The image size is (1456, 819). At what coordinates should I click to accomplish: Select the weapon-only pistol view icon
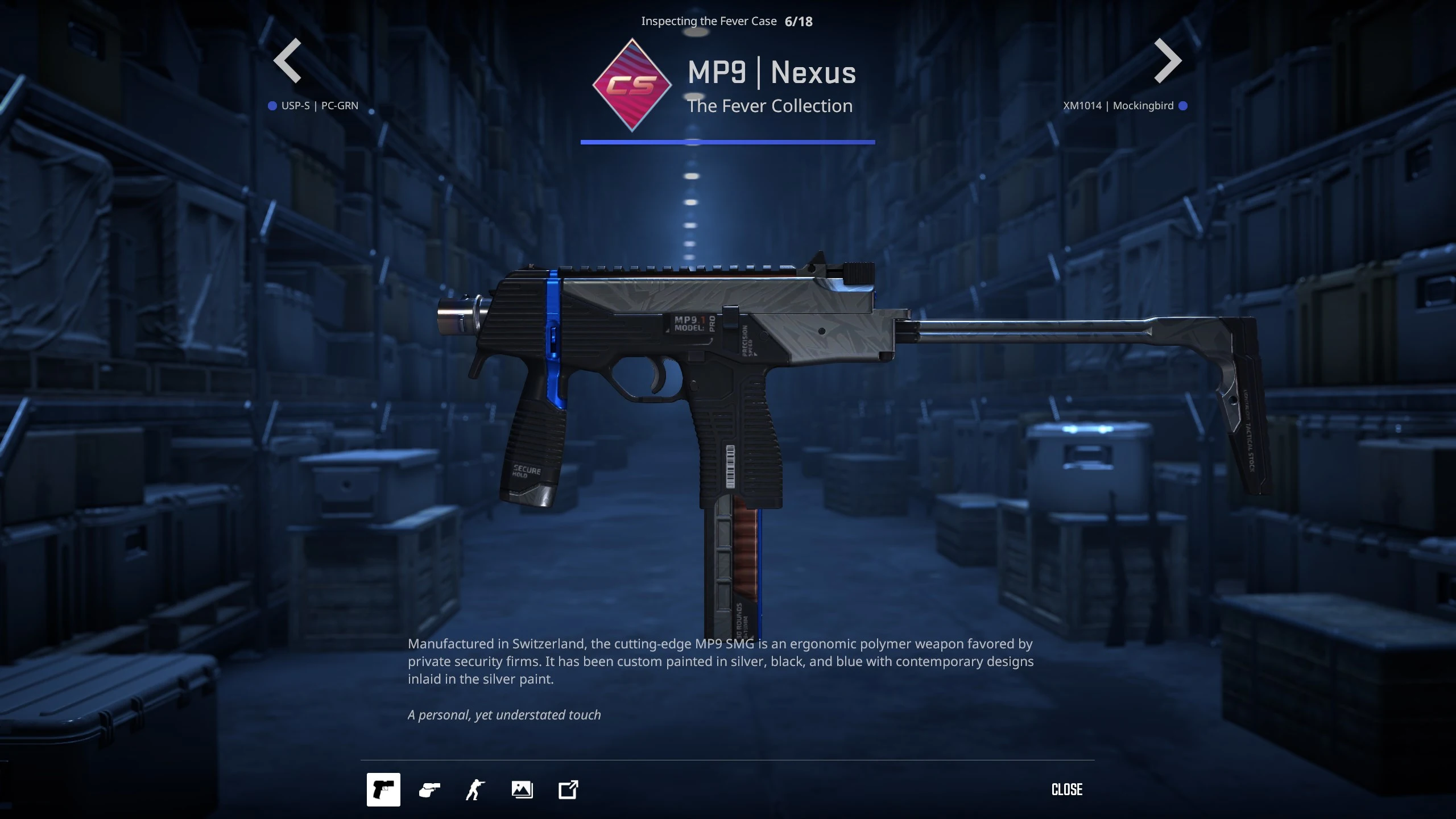pos(383,789)
